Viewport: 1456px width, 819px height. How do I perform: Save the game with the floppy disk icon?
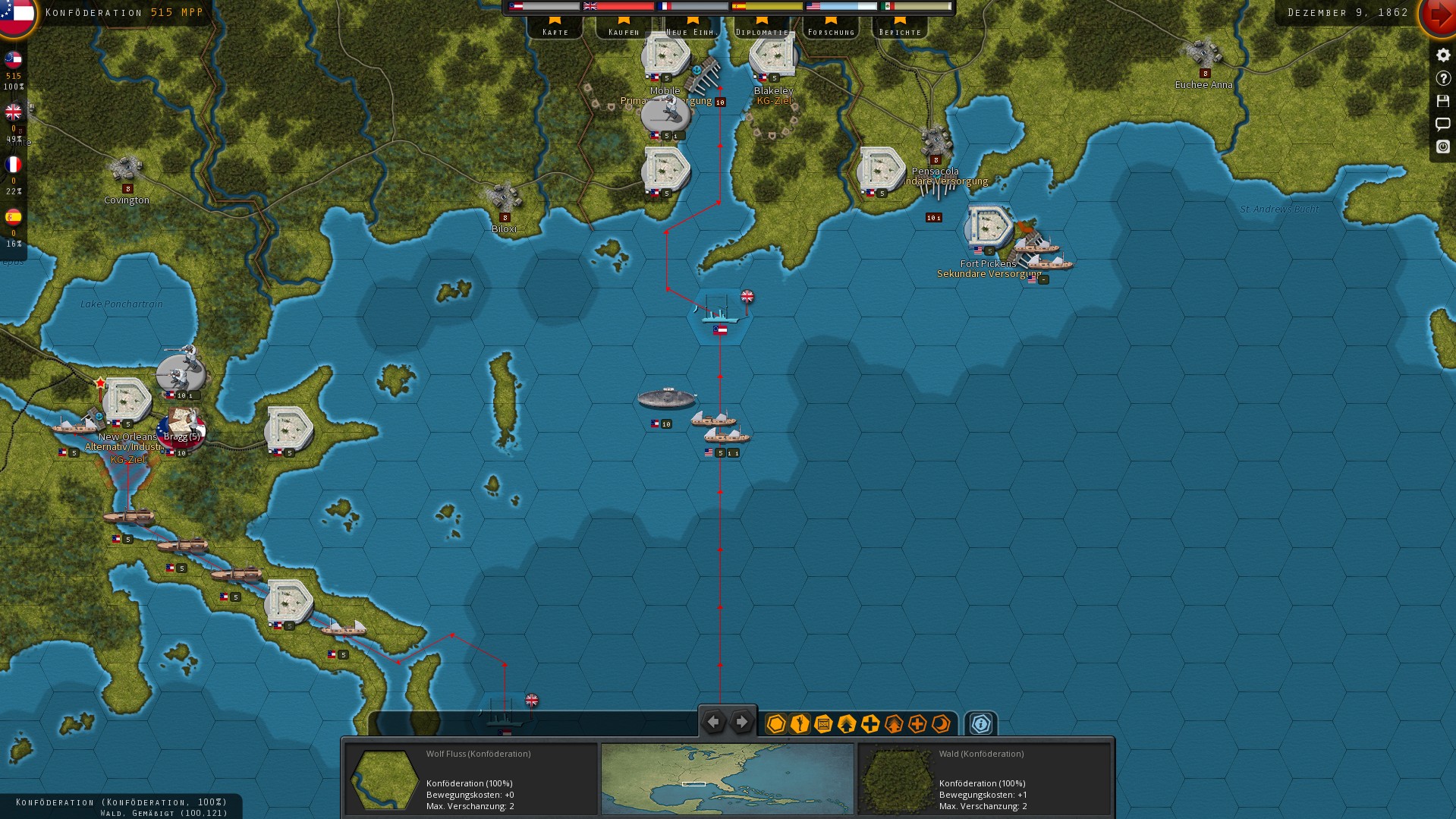[x=1443, y=101]
